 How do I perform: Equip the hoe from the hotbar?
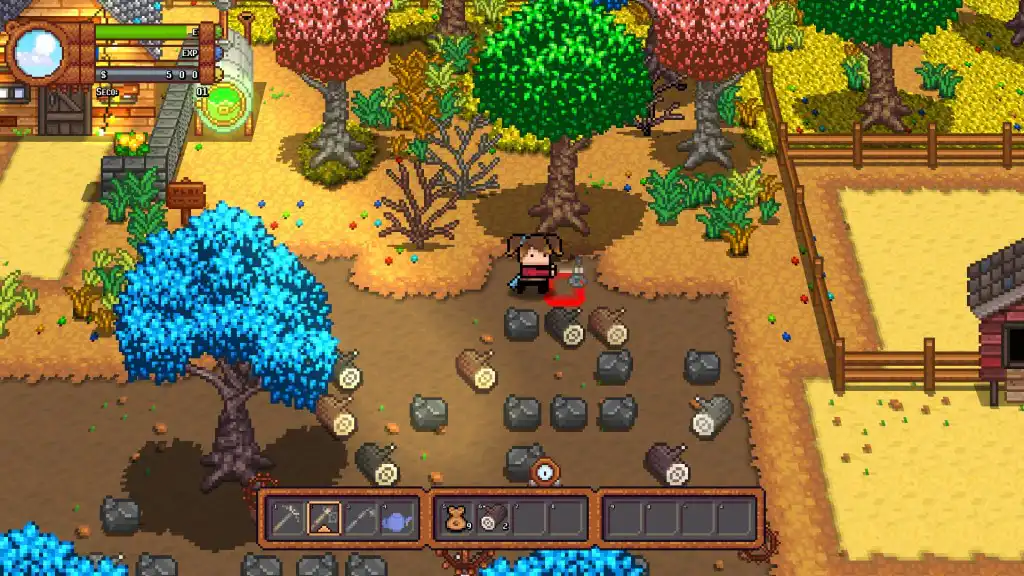(362, 518)
